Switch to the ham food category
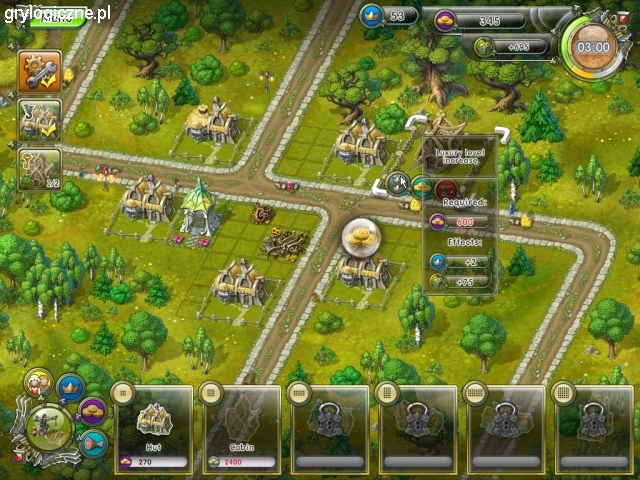640x480 pixels. pos(92,442)
